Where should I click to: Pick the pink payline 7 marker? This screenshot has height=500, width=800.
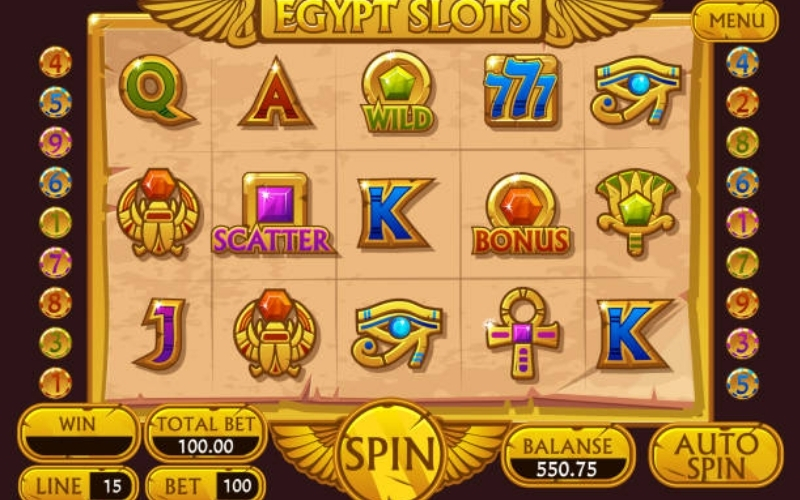click(55, 263)
